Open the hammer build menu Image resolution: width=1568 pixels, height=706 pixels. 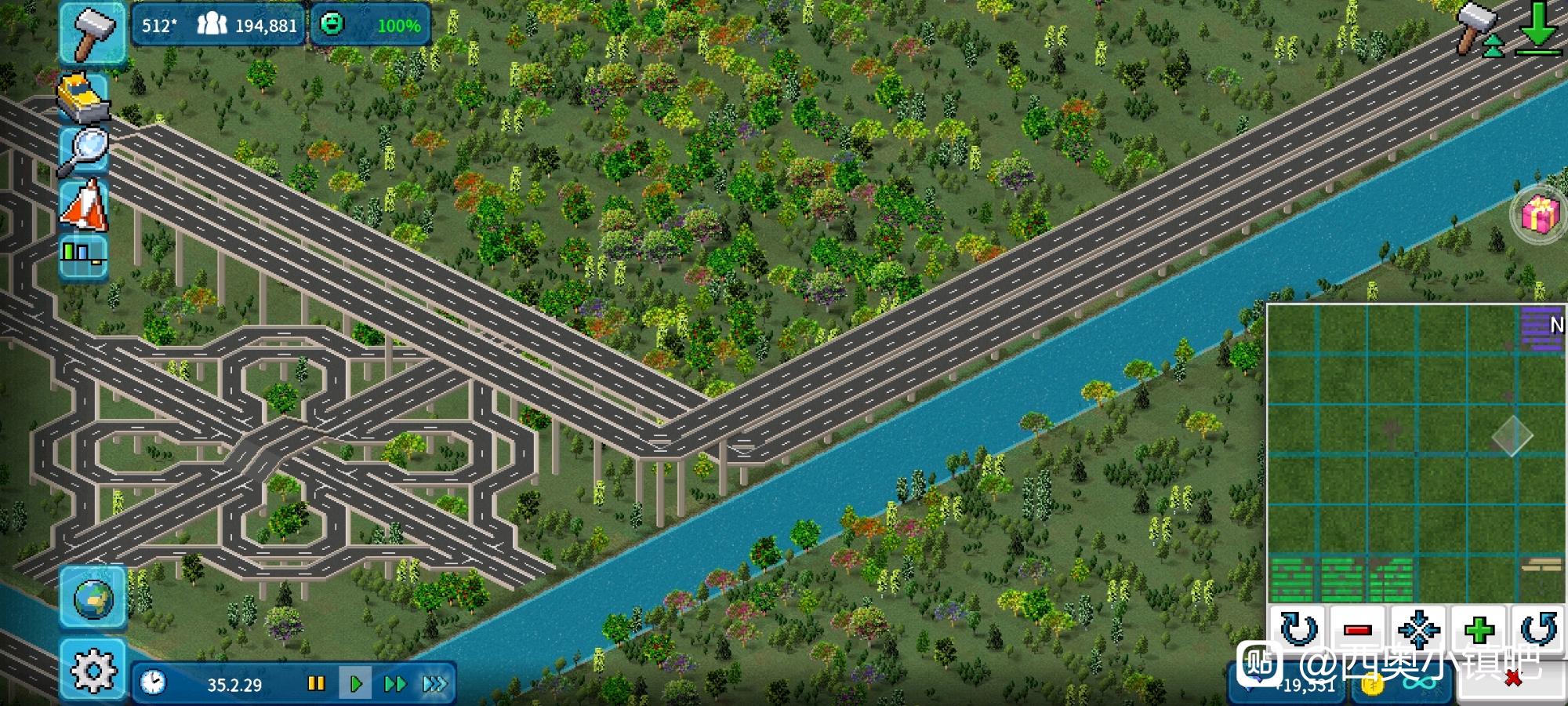point(93,33)
